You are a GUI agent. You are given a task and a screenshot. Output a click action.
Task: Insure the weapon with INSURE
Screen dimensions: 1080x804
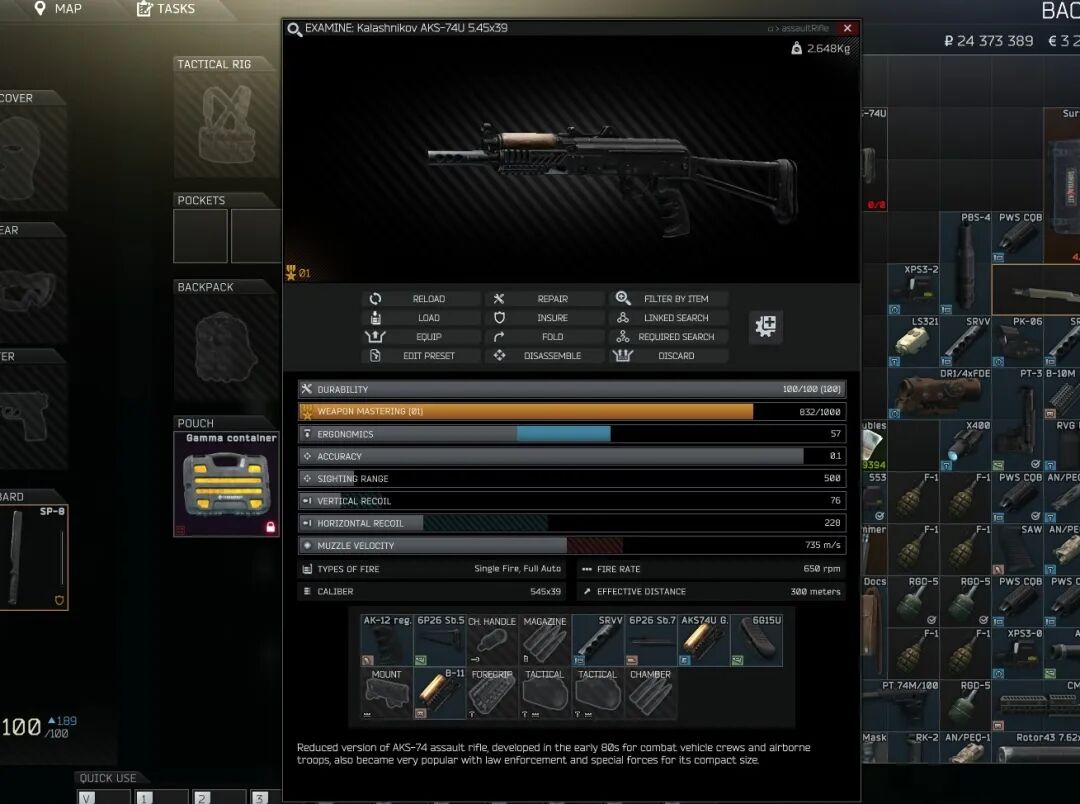[x=544, y=318]
